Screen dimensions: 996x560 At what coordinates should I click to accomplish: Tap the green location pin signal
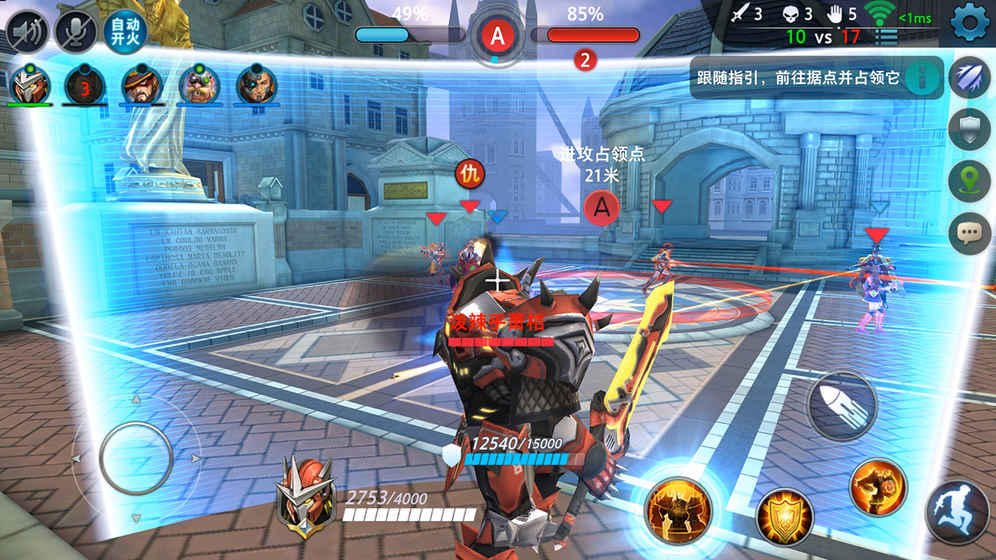click(969, 181)
